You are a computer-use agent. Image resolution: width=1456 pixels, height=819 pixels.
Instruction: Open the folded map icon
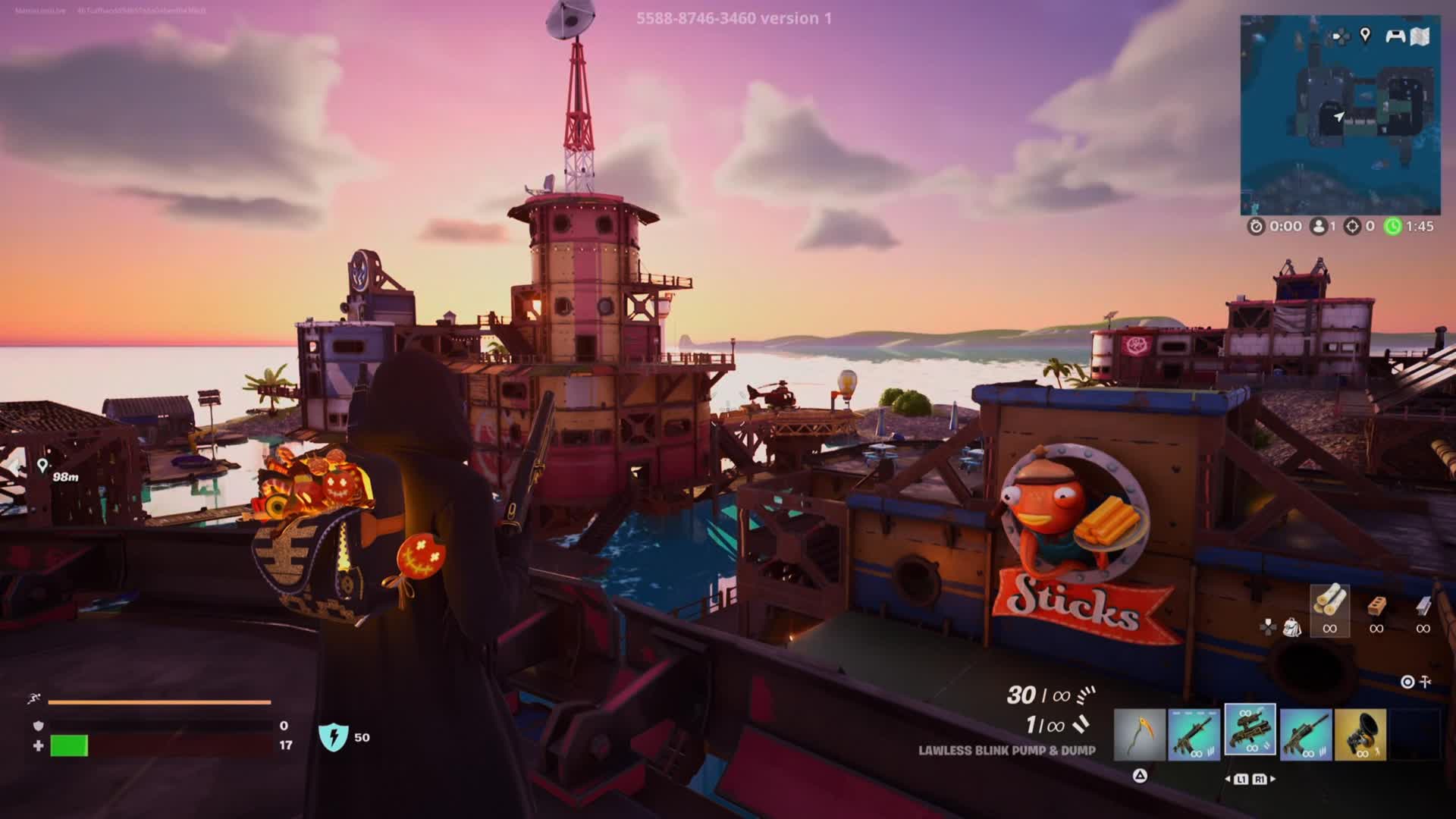coord(1421,36)
